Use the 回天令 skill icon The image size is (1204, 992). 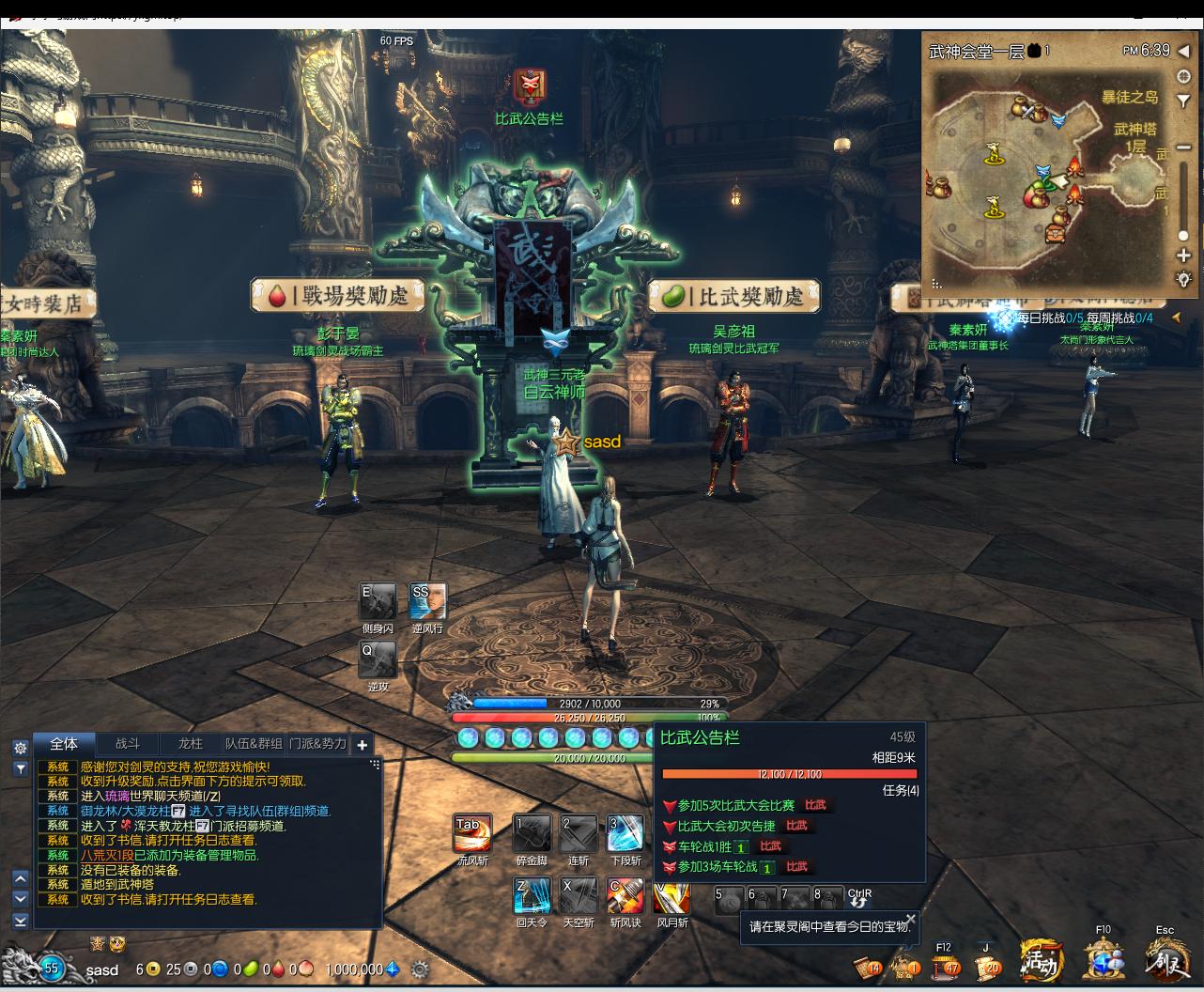(x=532, y=896)
